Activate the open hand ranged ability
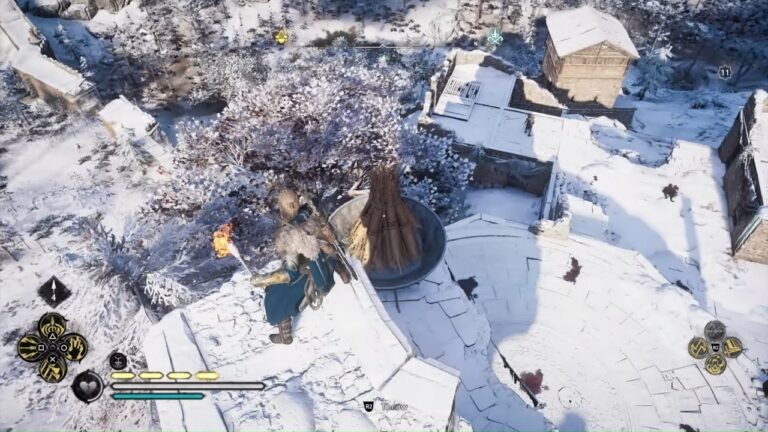 pyautogui.click(x=74, y=347)
